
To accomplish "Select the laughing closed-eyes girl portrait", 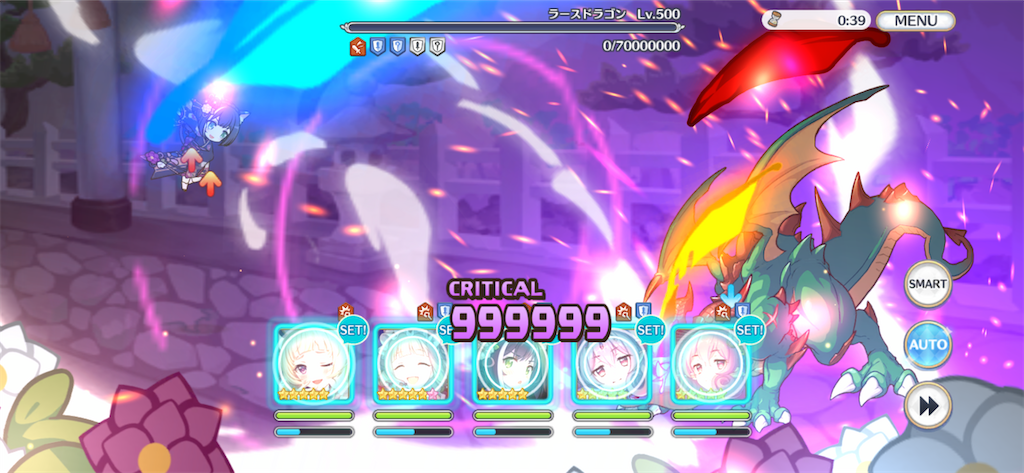I will tap(413, 365).
